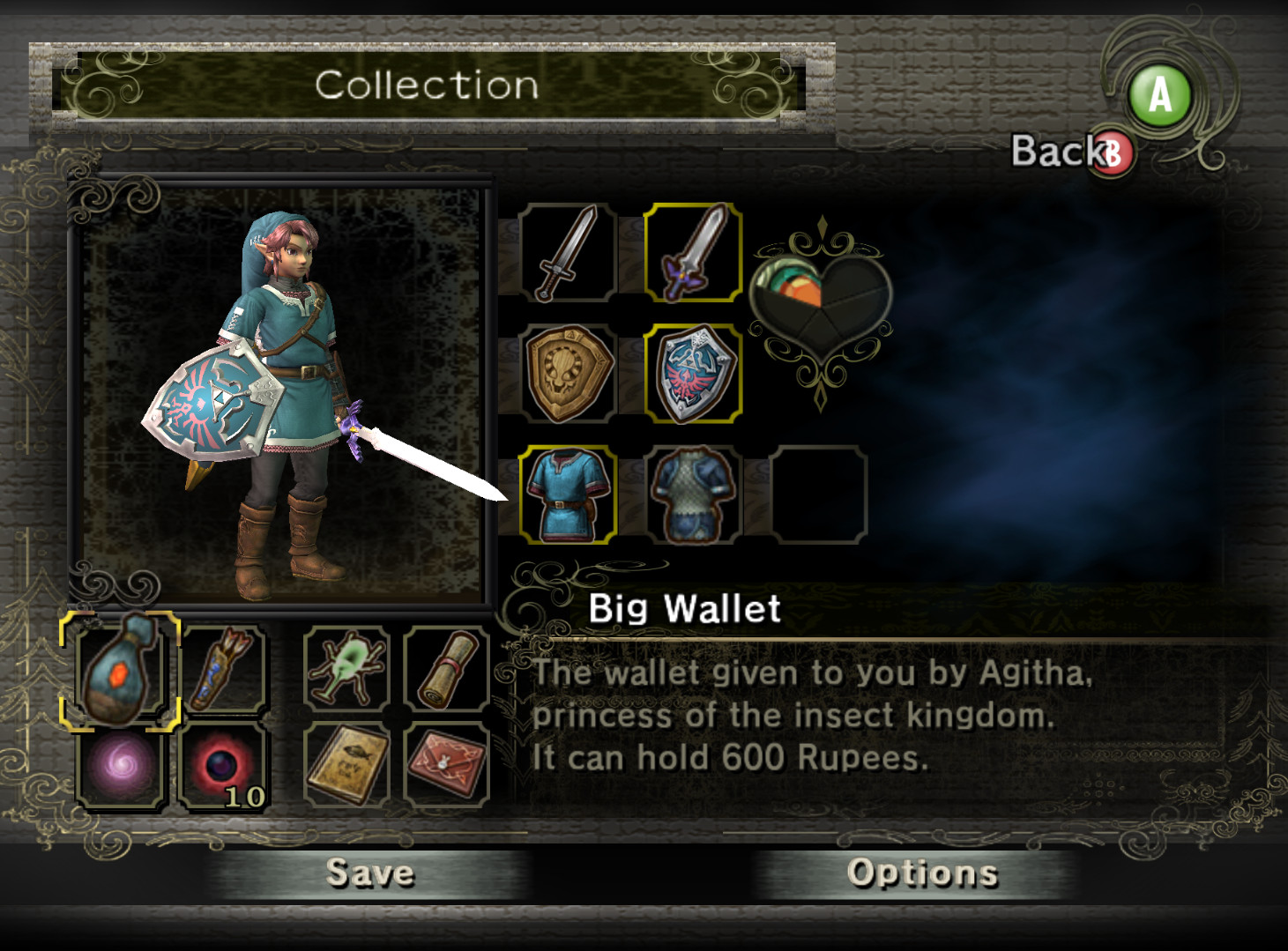Click the Hero's Clothes tunic icon
The width and height of the screenshot is (1288, 951).
(x=569, y=492)
